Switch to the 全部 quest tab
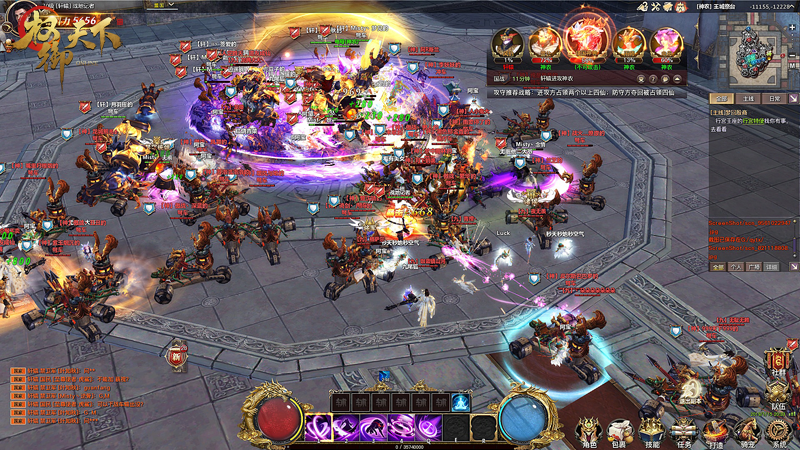Image resolution: width=800 pixels, height=450 pixels. 720,99
